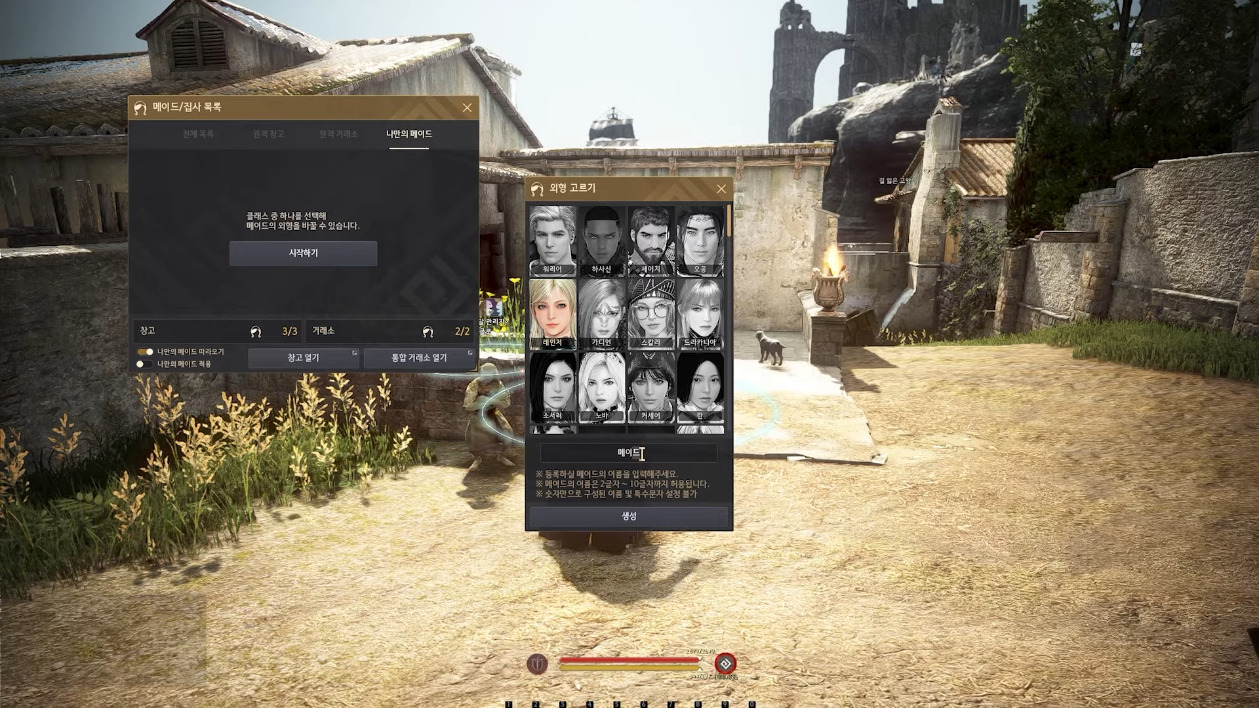Viewport: 1259px width, 708px height.
Task: Close the 외형 고르기 popup
Action: pos(721,189)
